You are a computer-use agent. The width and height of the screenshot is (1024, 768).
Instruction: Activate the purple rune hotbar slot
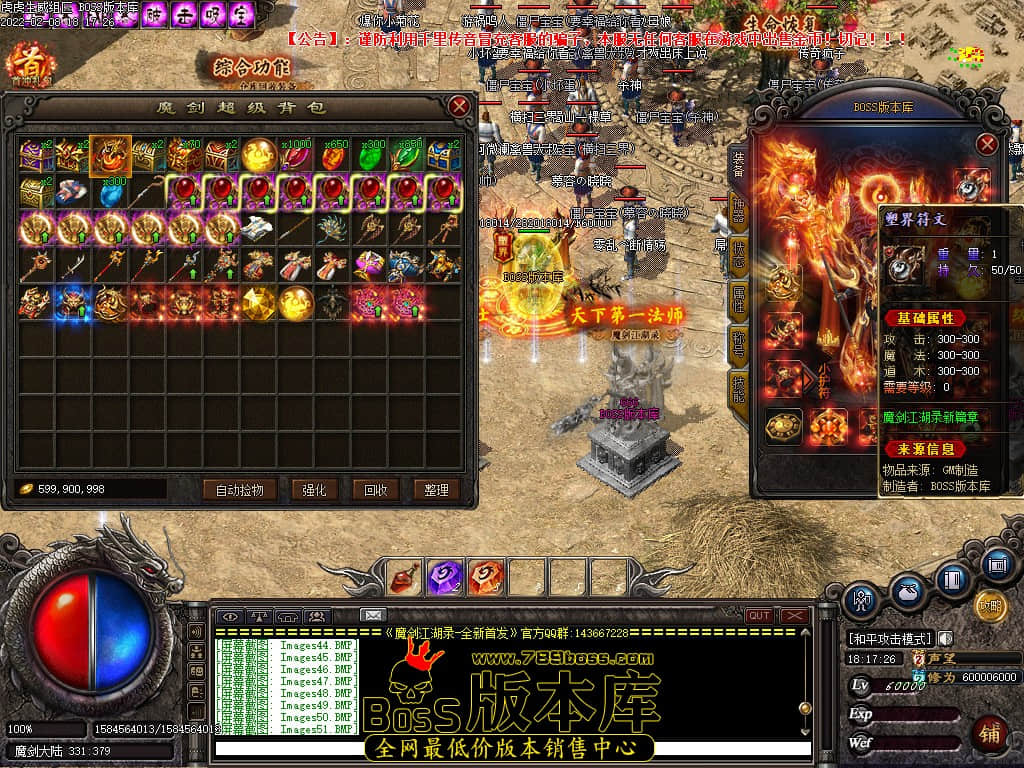pos(444,577)
